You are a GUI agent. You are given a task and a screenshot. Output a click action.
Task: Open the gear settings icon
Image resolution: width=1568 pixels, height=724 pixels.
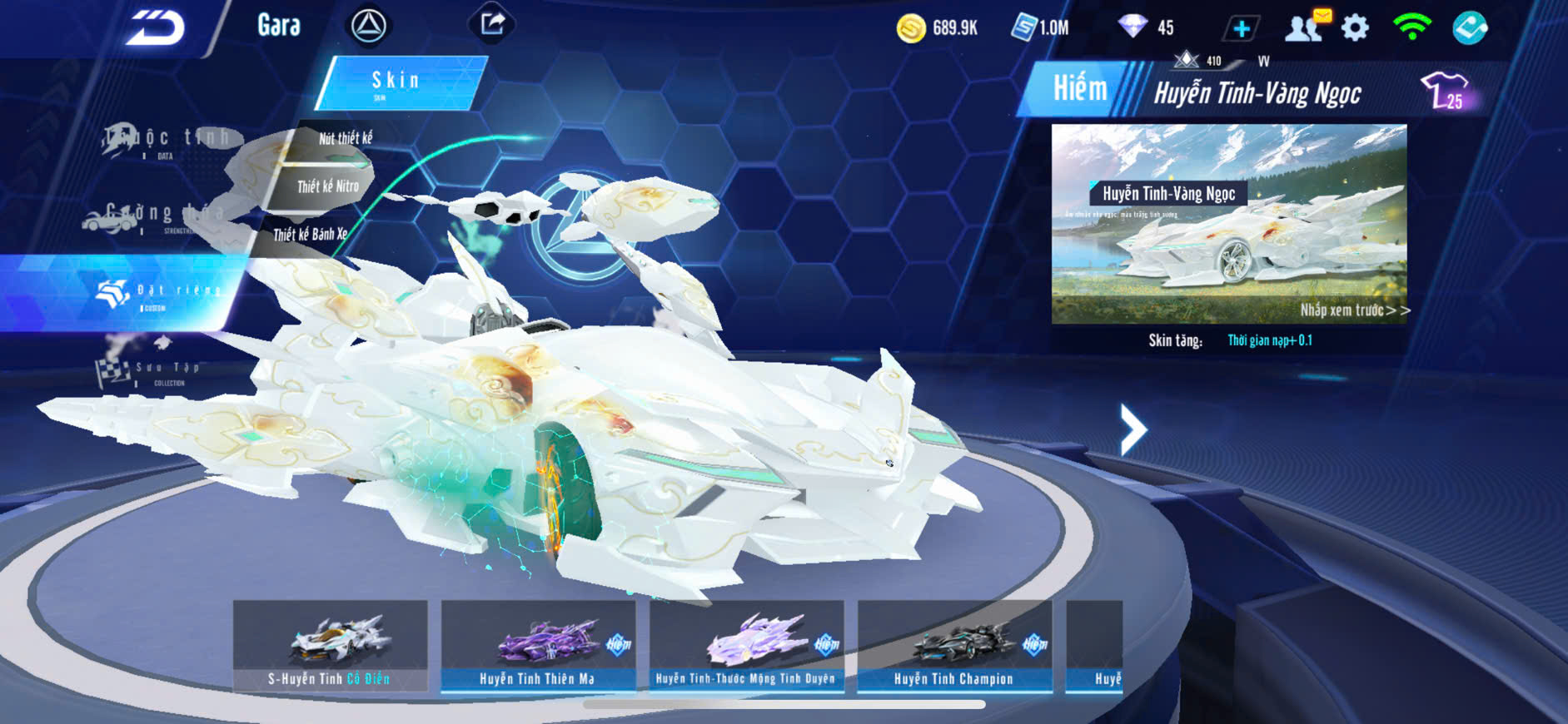coord(1355,28)
